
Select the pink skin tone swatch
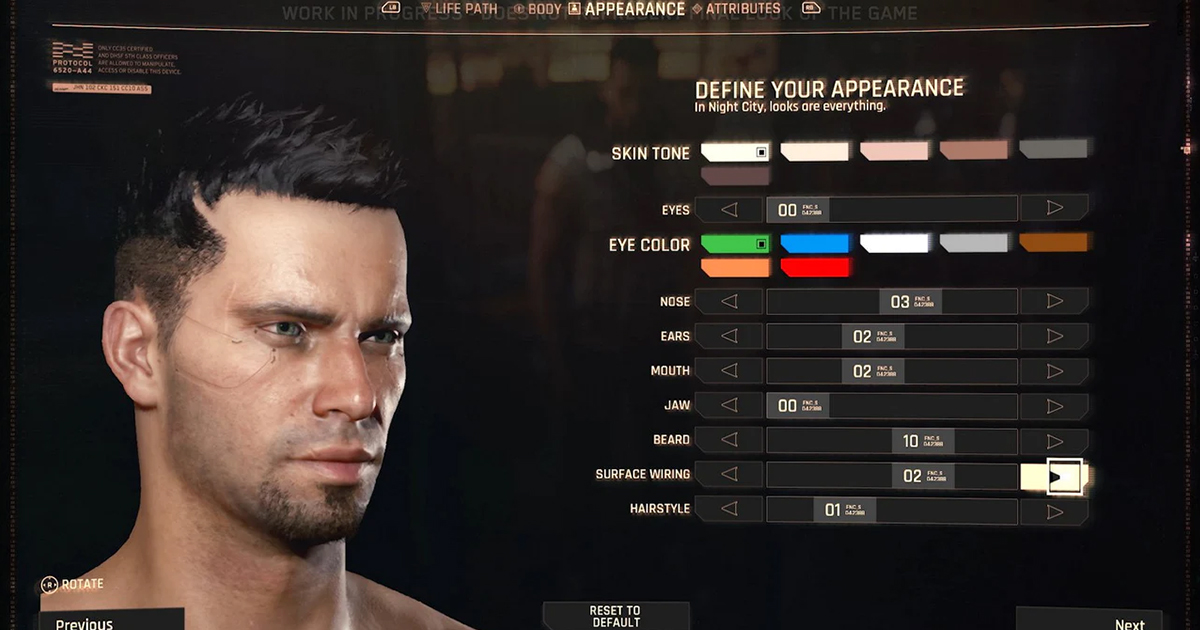(894, 151)
